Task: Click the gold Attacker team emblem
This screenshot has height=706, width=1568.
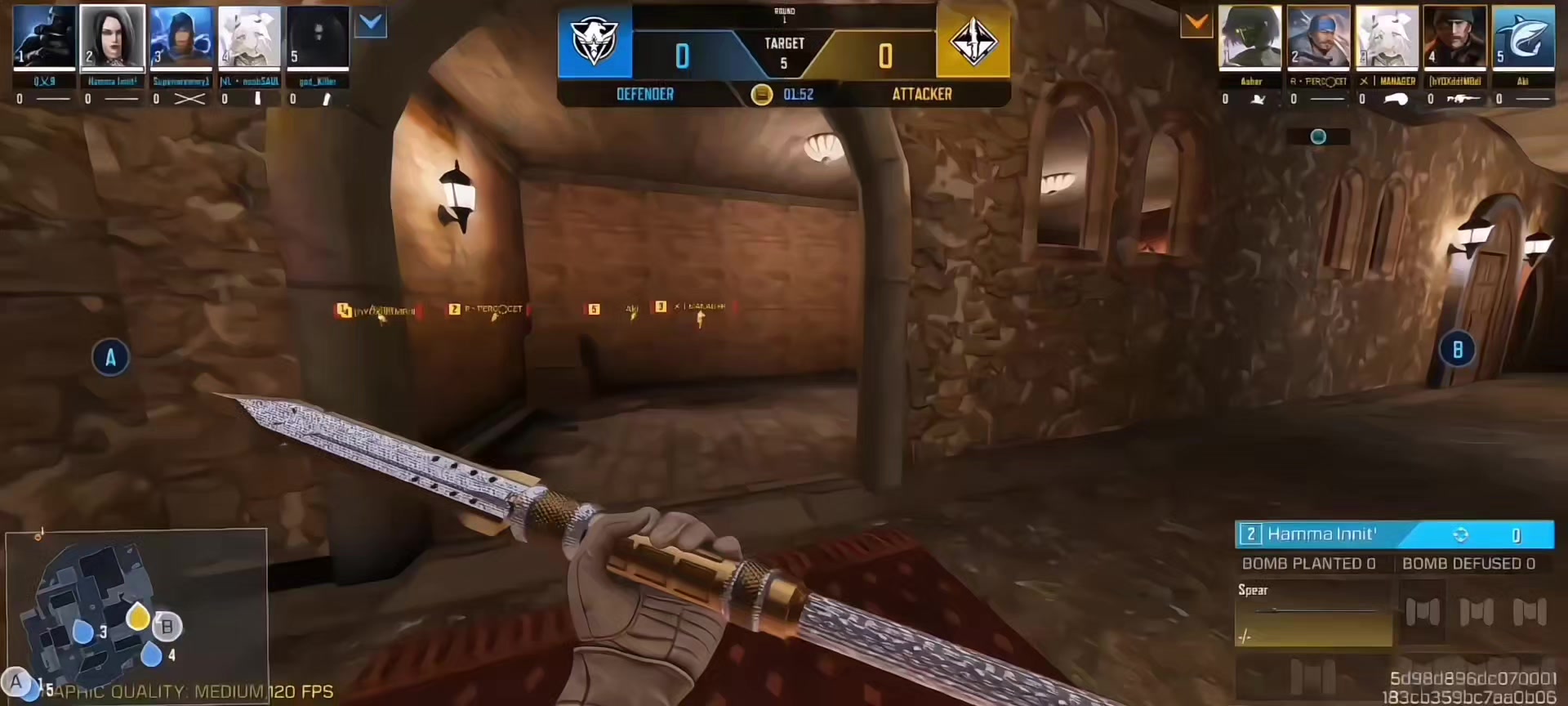Action: pyautogui.click(x=973, y=41)
